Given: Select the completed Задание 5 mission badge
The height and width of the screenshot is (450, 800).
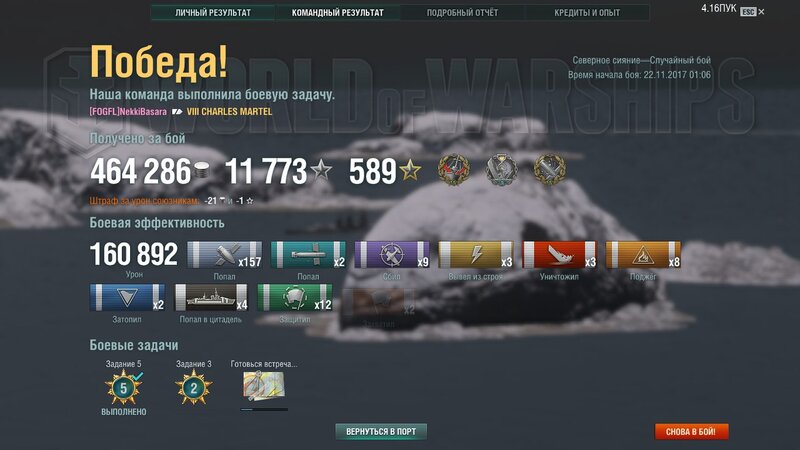Looking at the screenshot, I should [x=124, y=388].
